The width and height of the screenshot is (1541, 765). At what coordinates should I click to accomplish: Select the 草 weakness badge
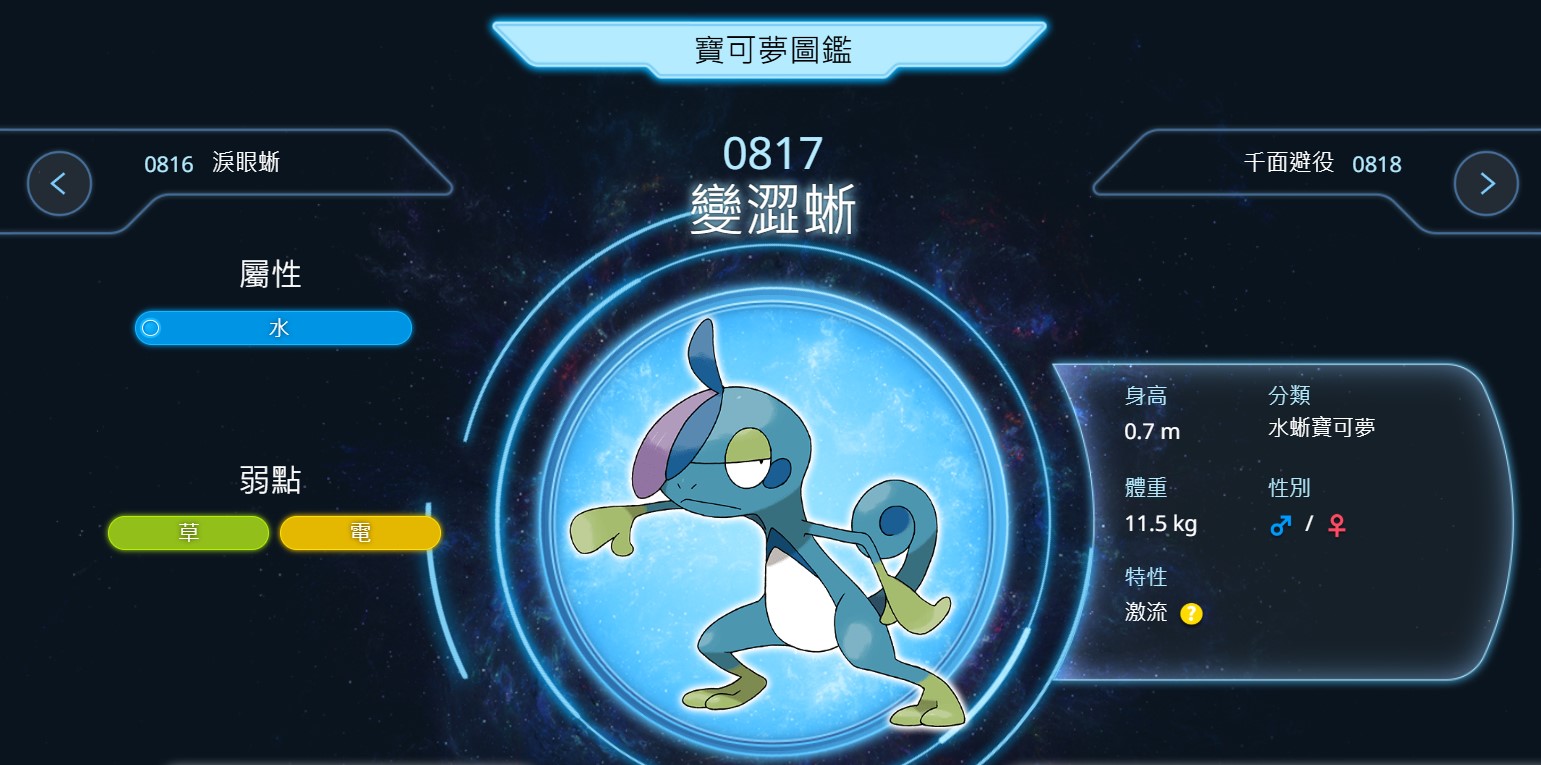click(188, 533)
